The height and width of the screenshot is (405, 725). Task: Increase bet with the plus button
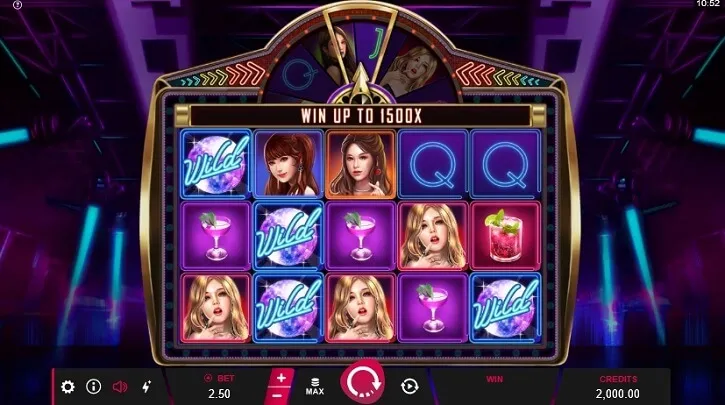[281, 378]
